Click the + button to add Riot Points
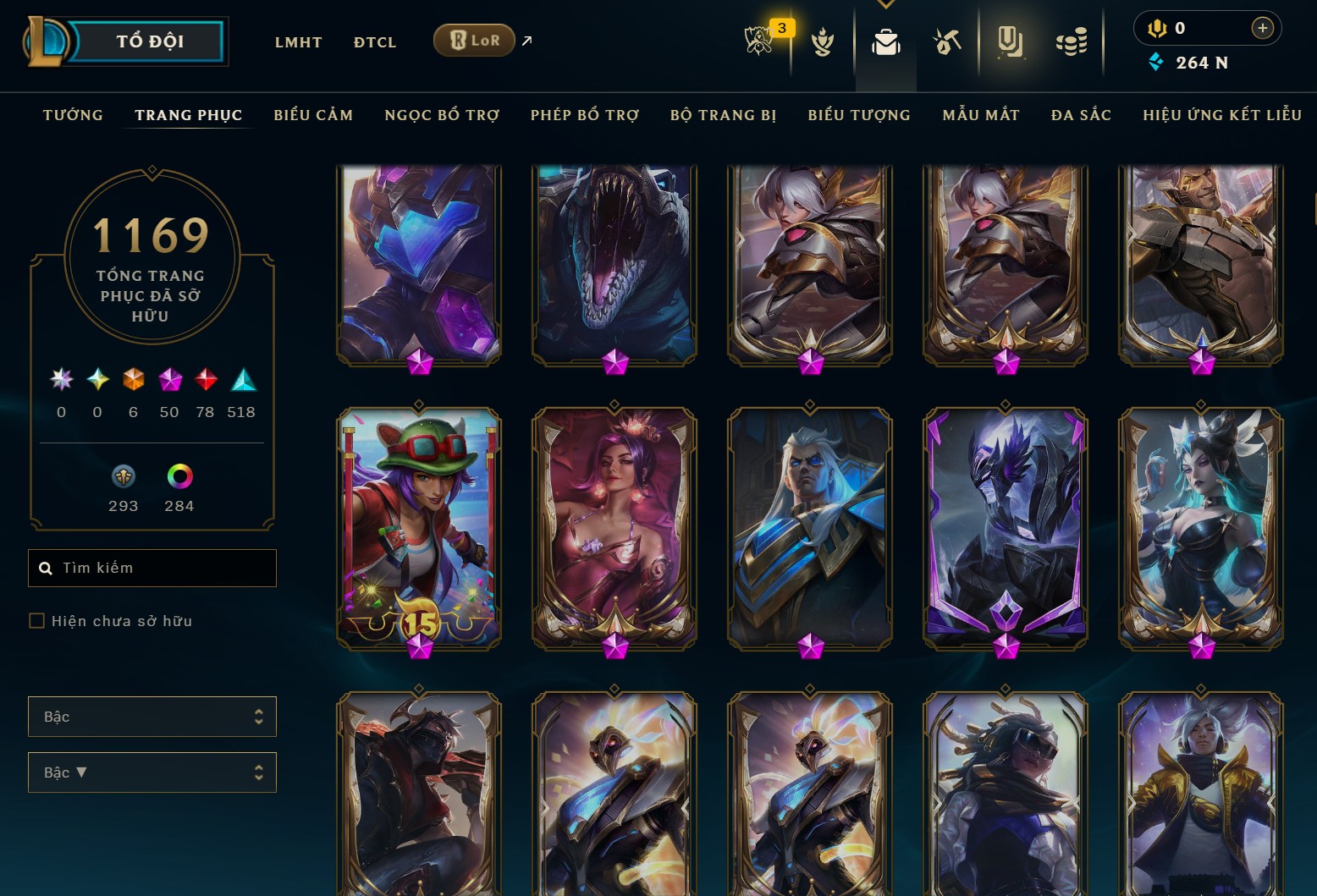This screenshot has height=896, width=1317. (1262, 27)
